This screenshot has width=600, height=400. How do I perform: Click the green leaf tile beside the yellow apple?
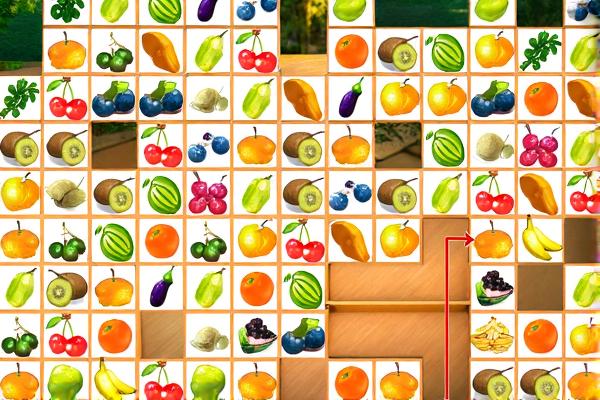tap(541, 51)
